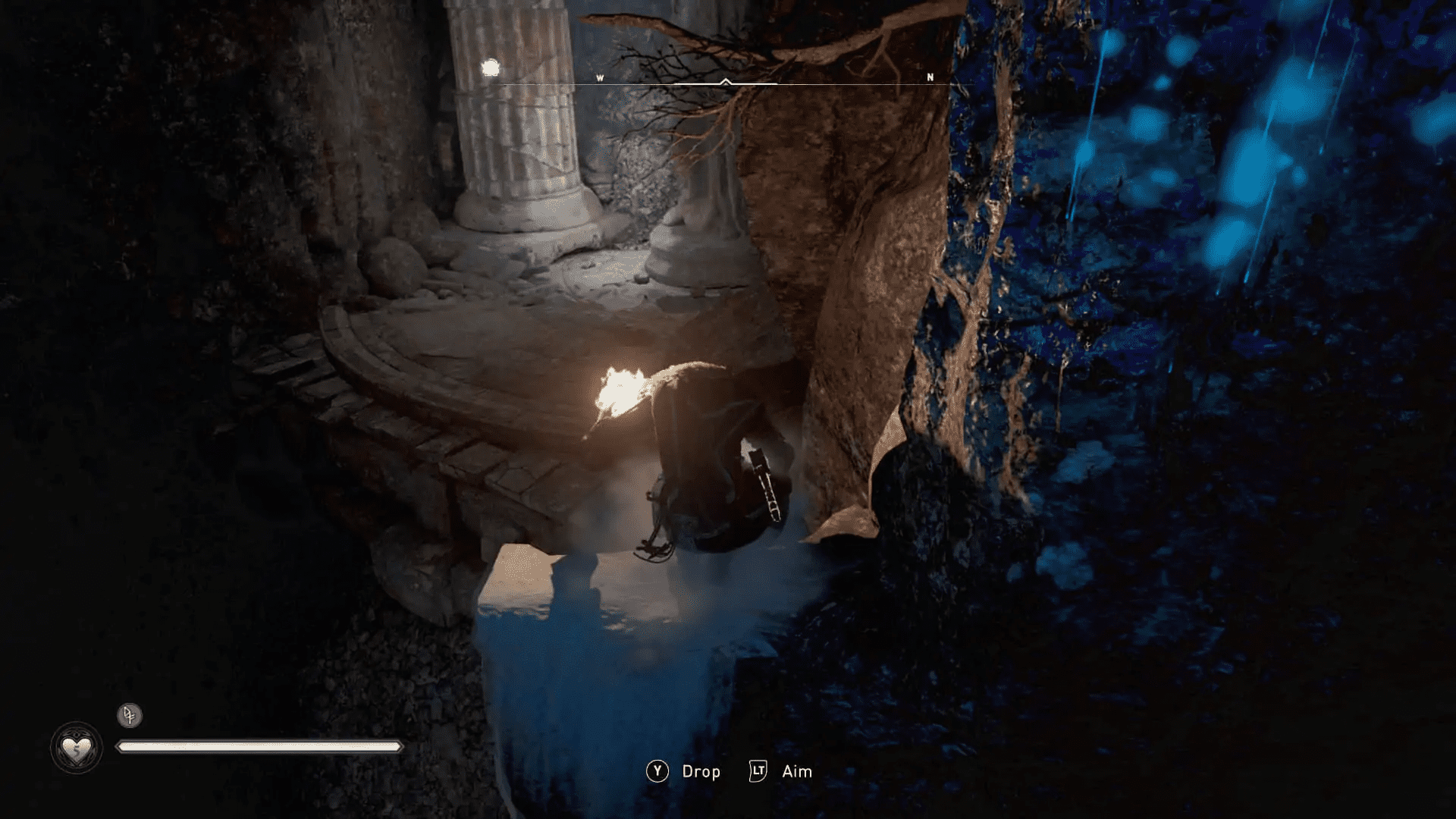The width and height of the screenshot is (1456, 819).
Task: Click the center chevron on the compass bar
Action: 726,79
